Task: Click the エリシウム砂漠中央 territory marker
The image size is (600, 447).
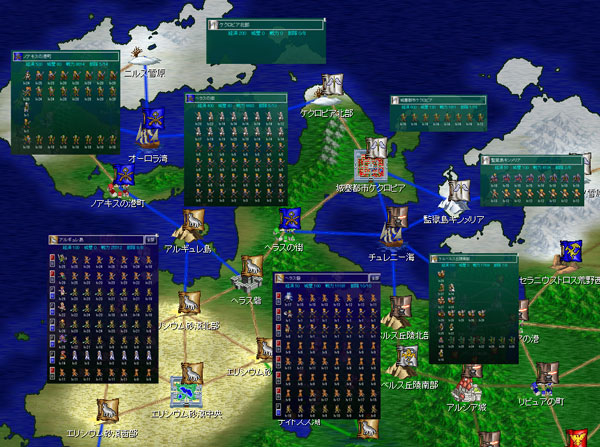Action: [186, 387]
